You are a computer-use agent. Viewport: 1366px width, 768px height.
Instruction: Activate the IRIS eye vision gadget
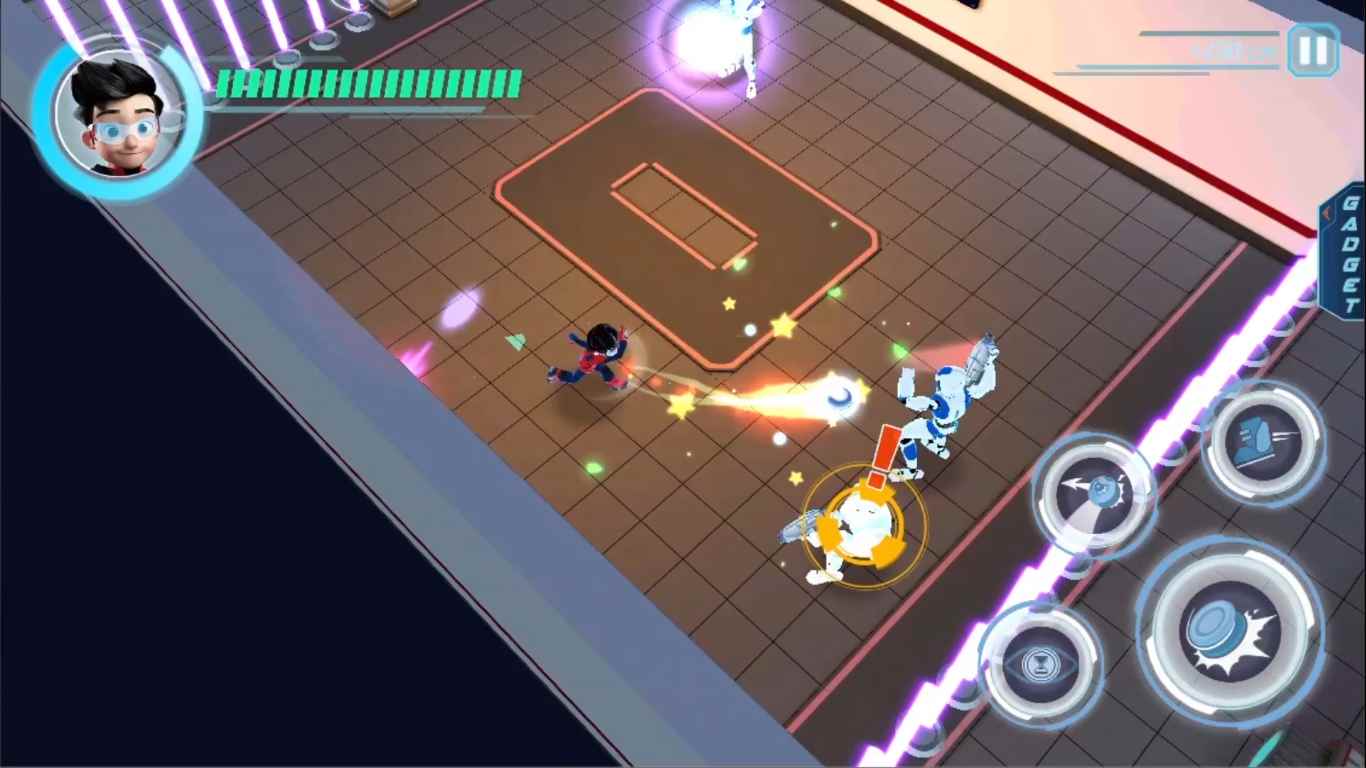point(1040,663)
